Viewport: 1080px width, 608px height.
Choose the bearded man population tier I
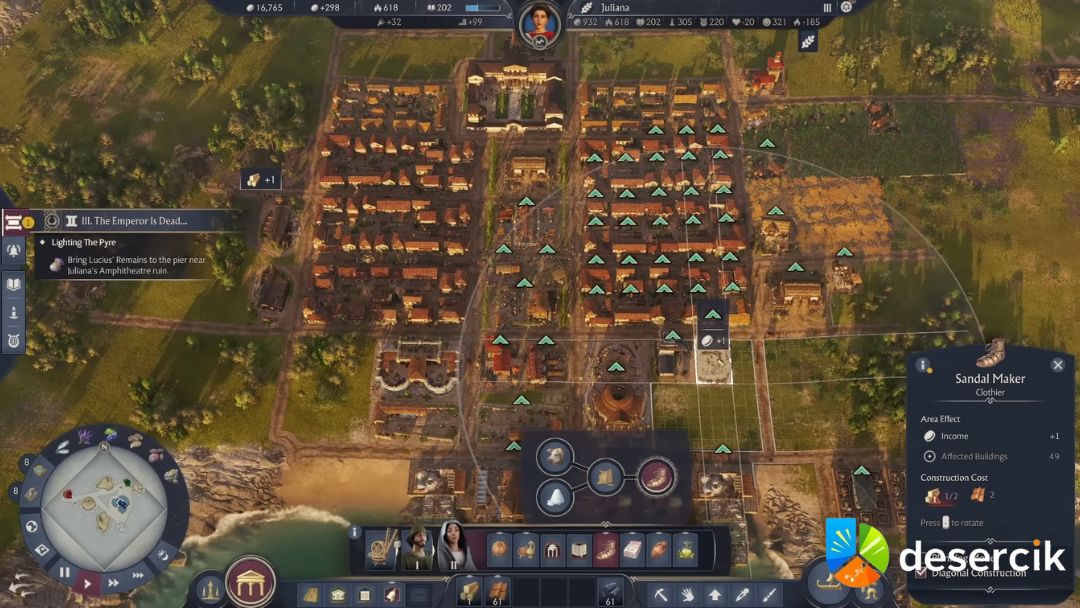coord(417,547)
